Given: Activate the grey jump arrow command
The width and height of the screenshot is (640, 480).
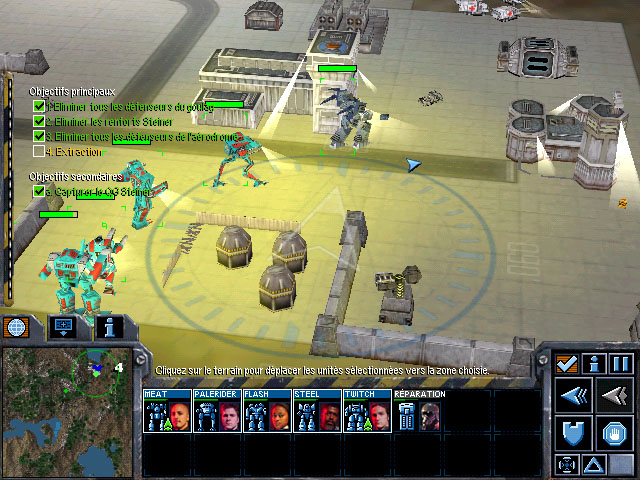Looking at the screenshot, I should [613, 398].
